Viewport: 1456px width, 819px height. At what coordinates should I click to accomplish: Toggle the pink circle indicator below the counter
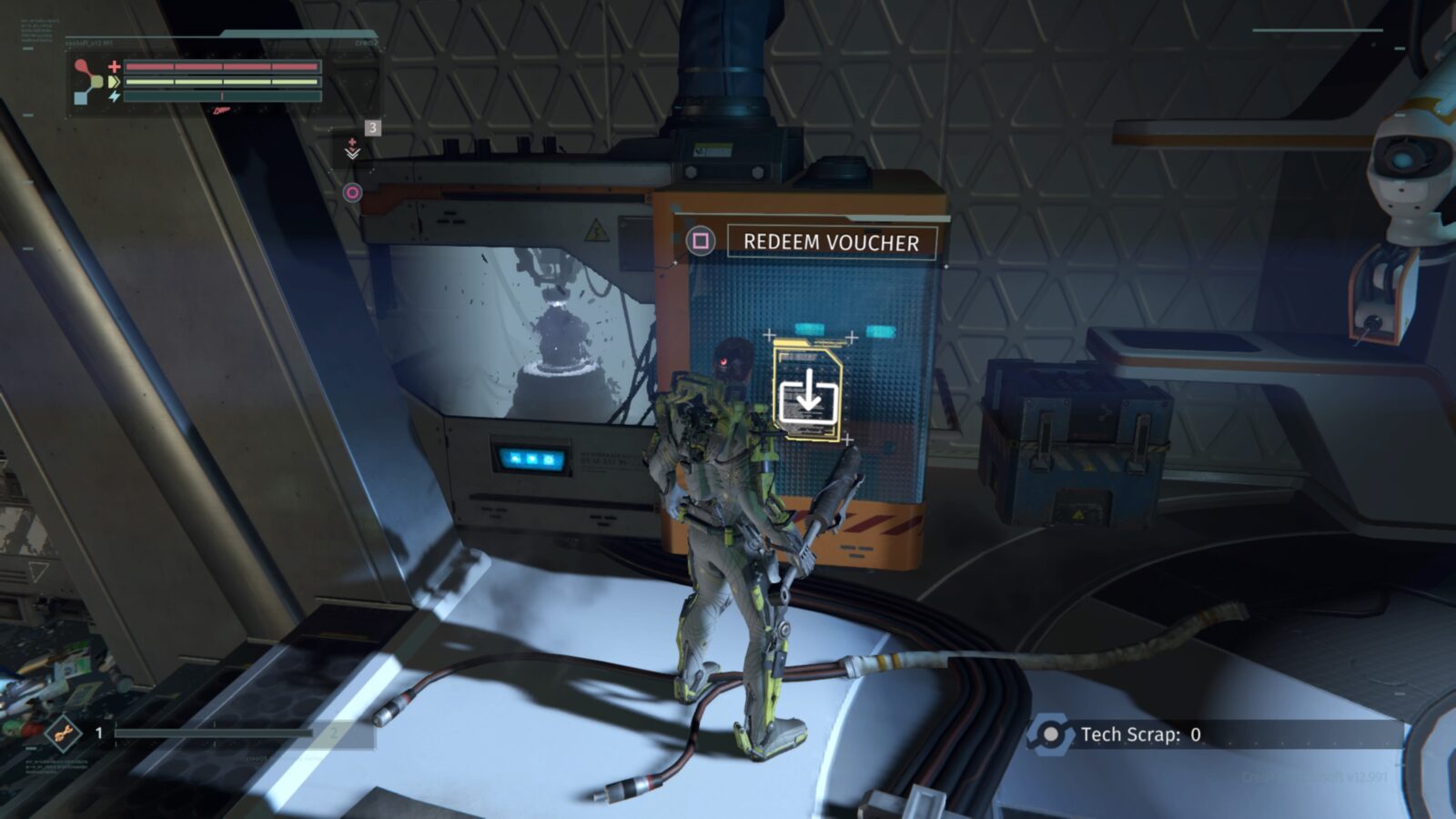pyautogui.click(x=352, y=192)
